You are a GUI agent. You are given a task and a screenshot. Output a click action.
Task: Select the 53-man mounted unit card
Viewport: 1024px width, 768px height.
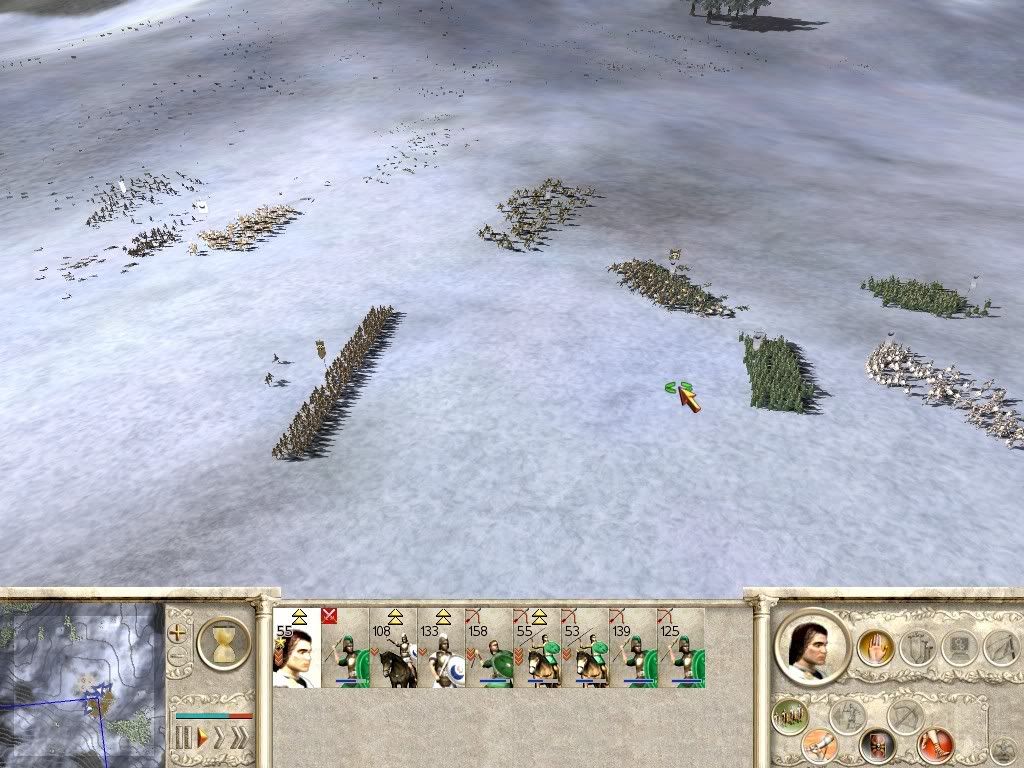tap(585, 649)
